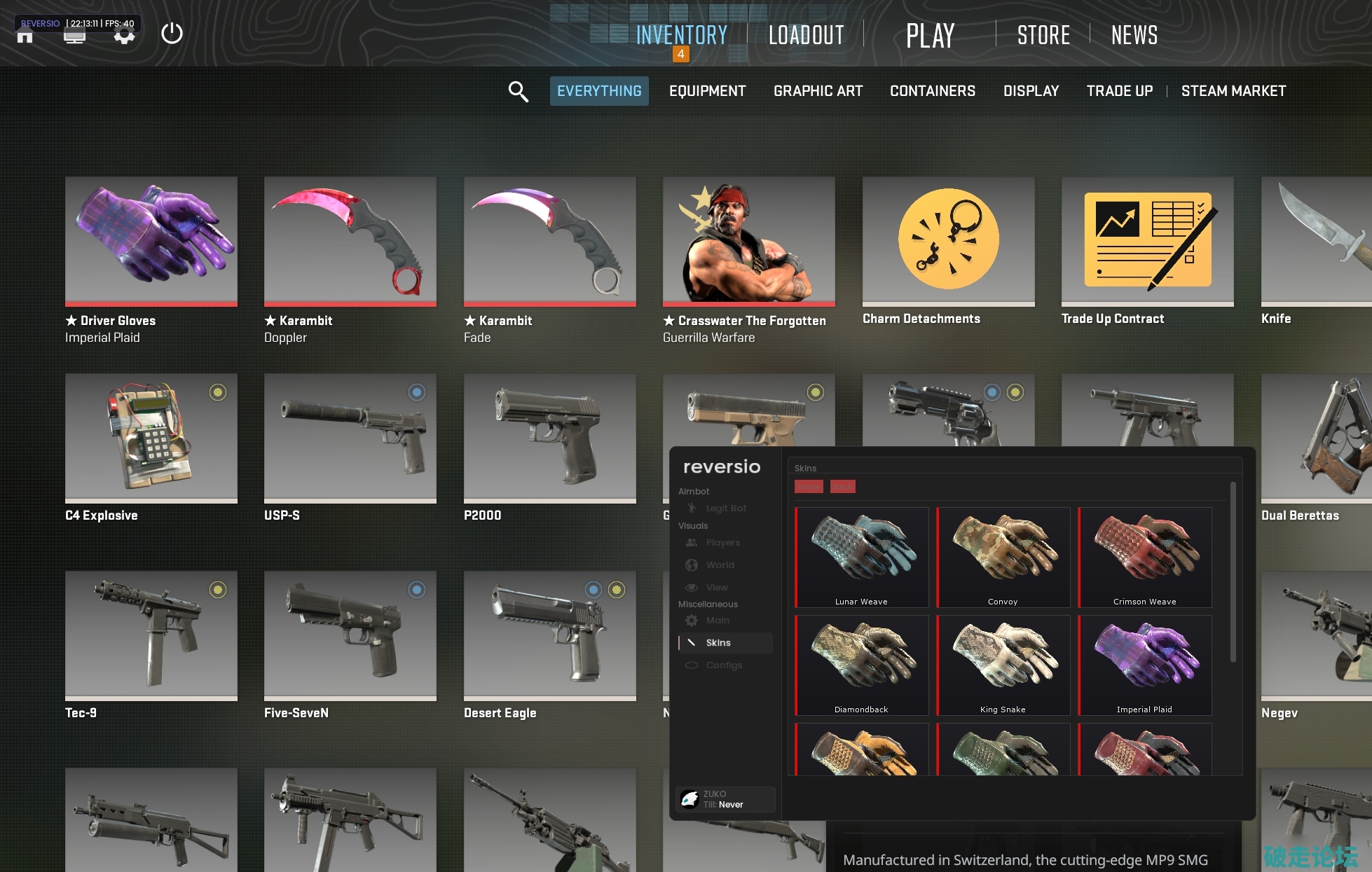Open the Trade Up Contract item
This screenshot has width=1372, height=872.
[x=1147, y=242]
